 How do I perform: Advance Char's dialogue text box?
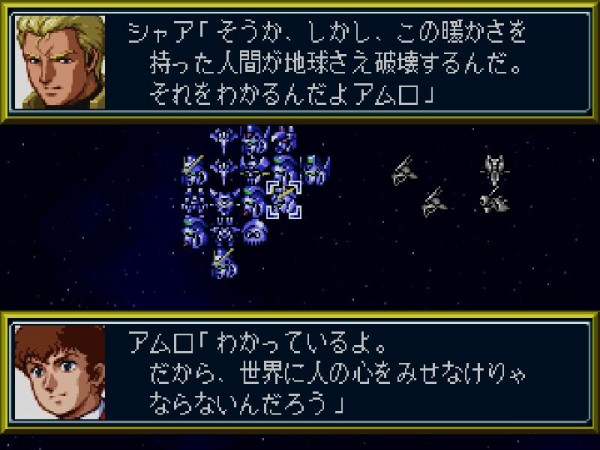[350, 62]
